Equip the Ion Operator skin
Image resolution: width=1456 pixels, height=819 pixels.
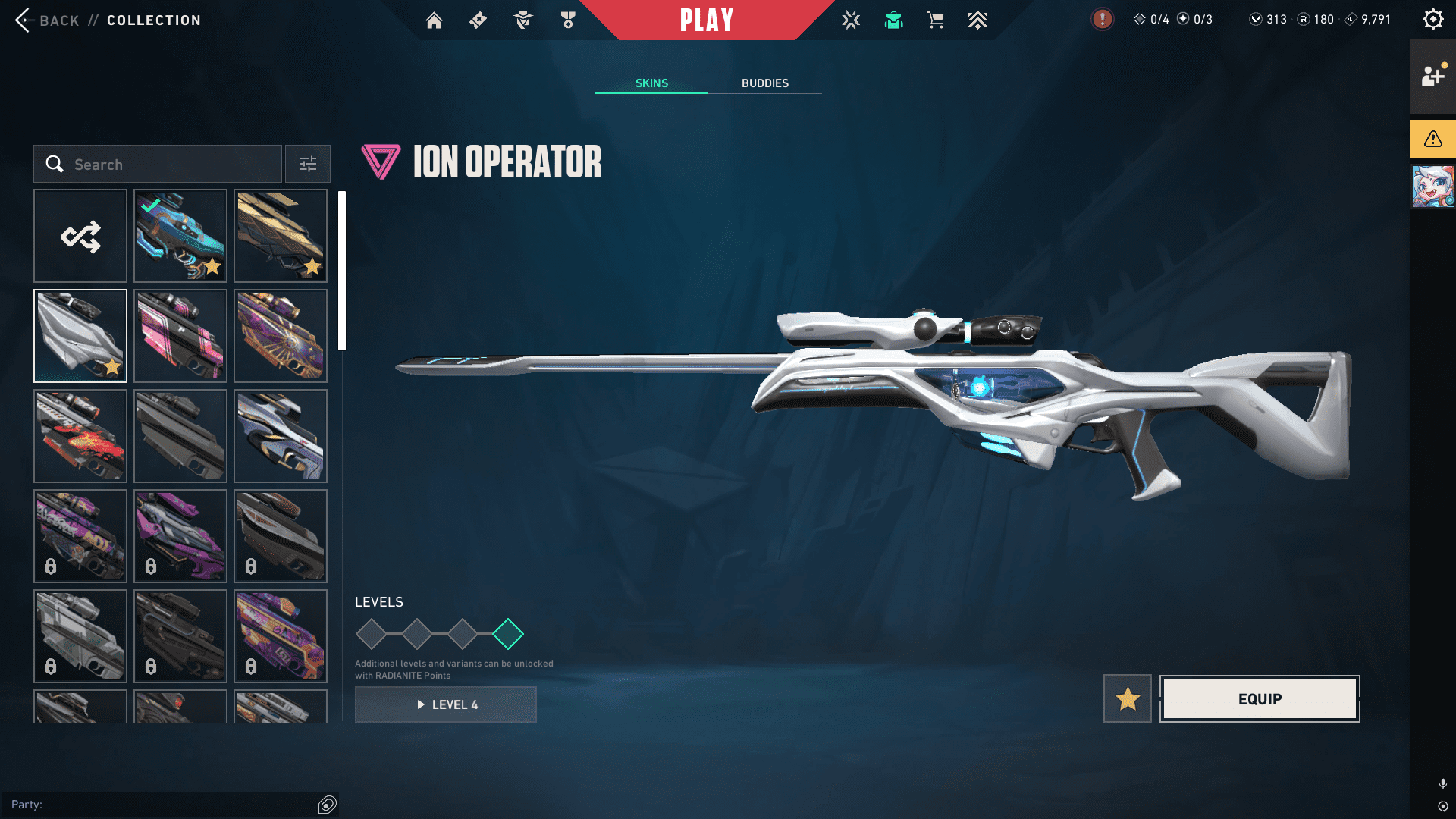pos(1260,698)
